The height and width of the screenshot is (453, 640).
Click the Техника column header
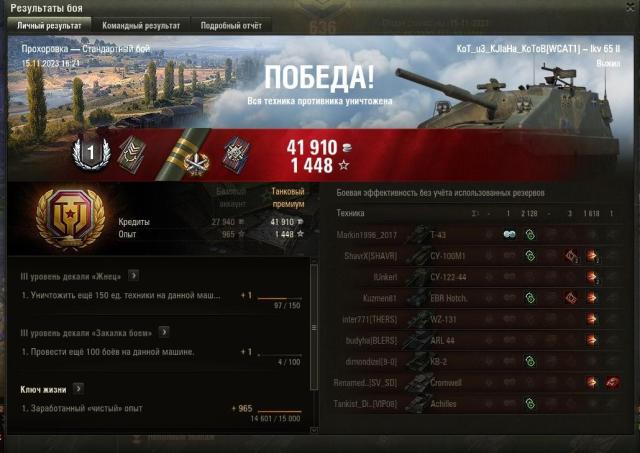coord(351,213)
